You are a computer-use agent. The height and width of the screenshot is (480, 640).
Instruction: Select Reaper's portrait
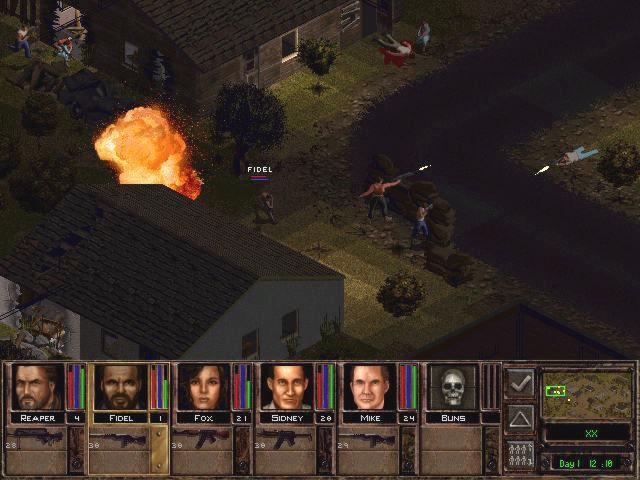coord(37,387)
